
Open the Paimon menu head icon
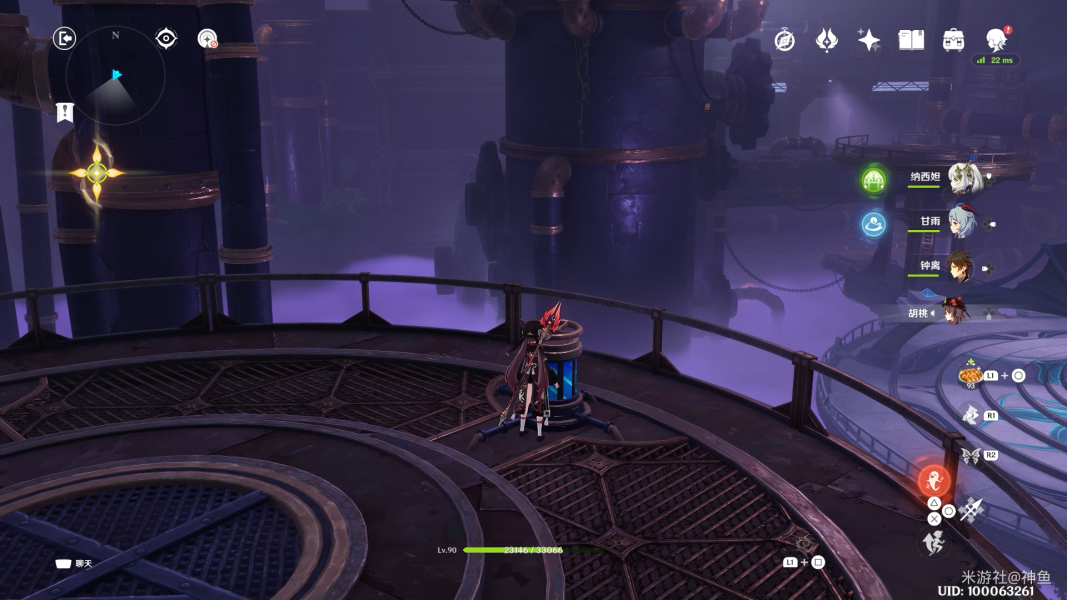[x=996, y=40]
